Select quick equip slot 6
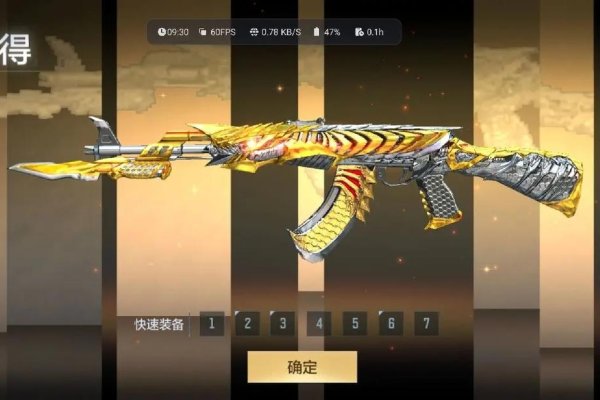 (x=391, y=324)
